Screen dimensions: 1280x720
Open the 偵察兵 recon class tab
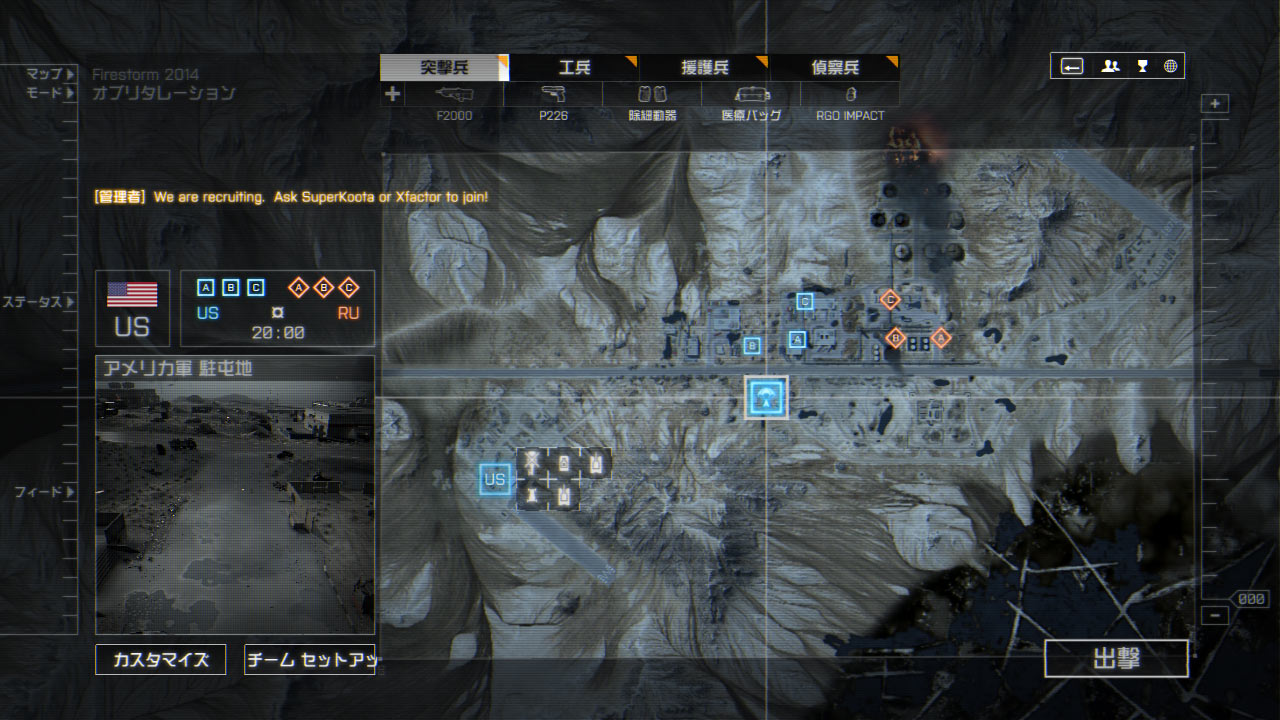click(834, 68)
